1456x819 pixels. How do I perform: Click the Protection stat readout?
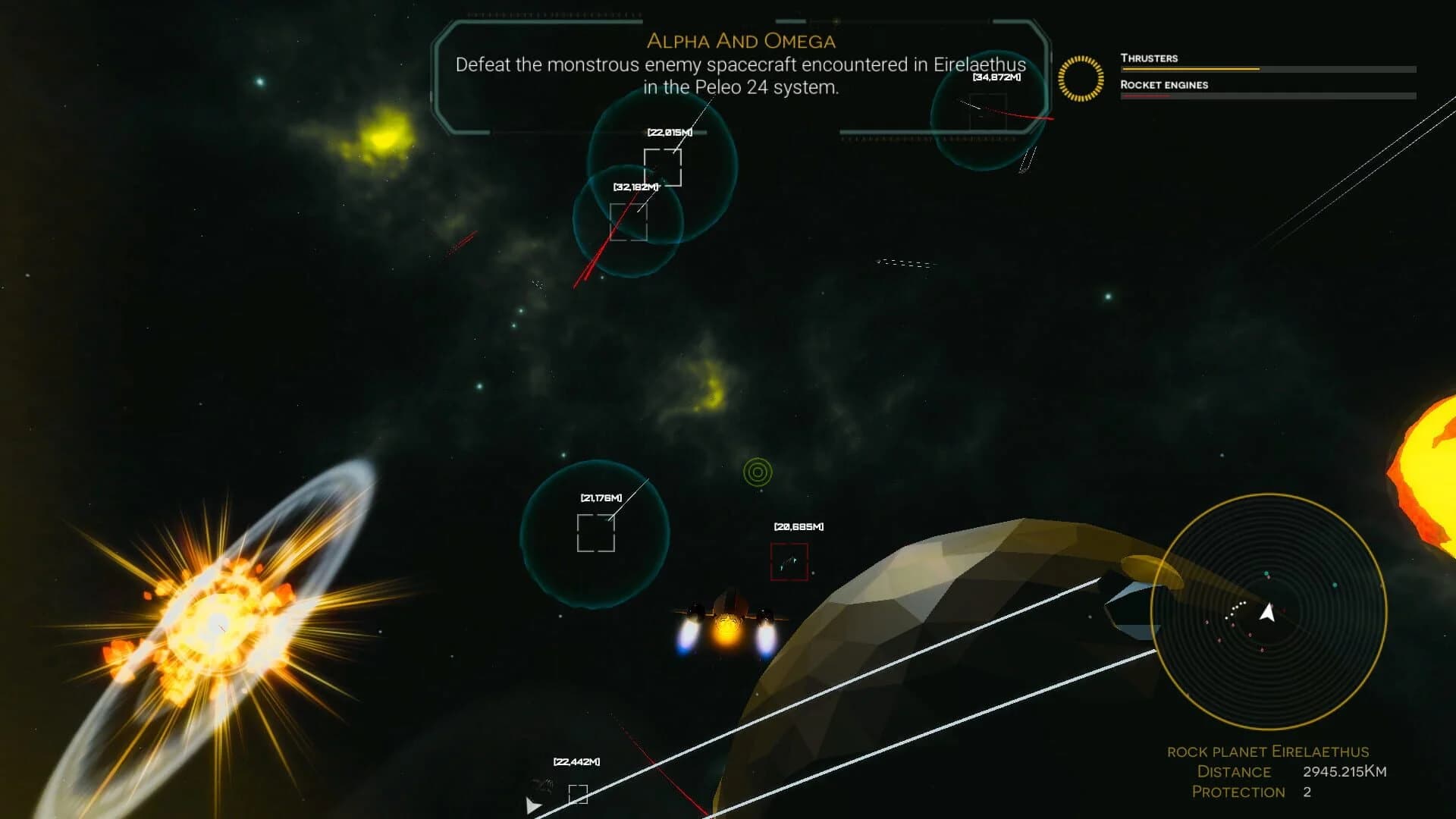(1238, 792)
